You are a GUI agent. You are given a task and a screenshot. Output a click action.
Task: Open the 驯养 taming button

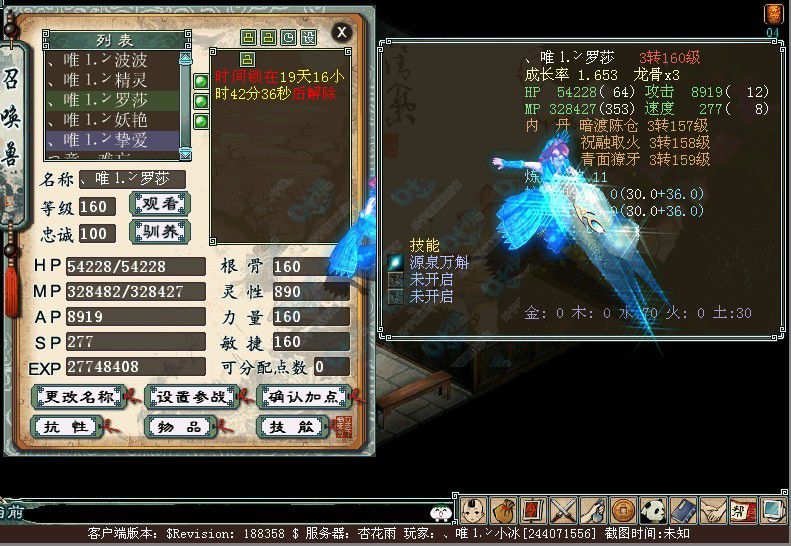(161, 233)
